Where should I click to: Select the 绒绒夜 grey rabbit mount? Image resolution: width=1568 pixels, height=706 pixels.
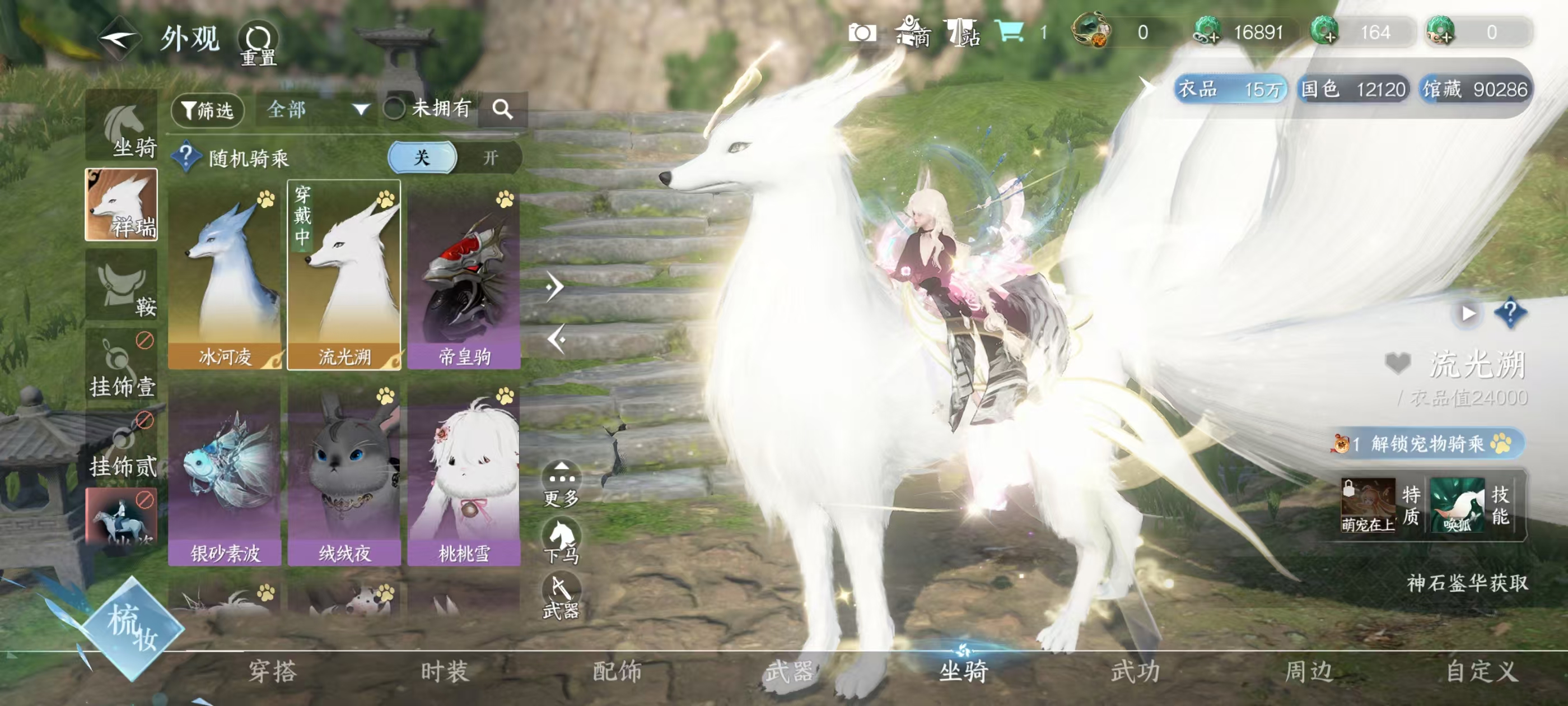[x=344, y=474]
